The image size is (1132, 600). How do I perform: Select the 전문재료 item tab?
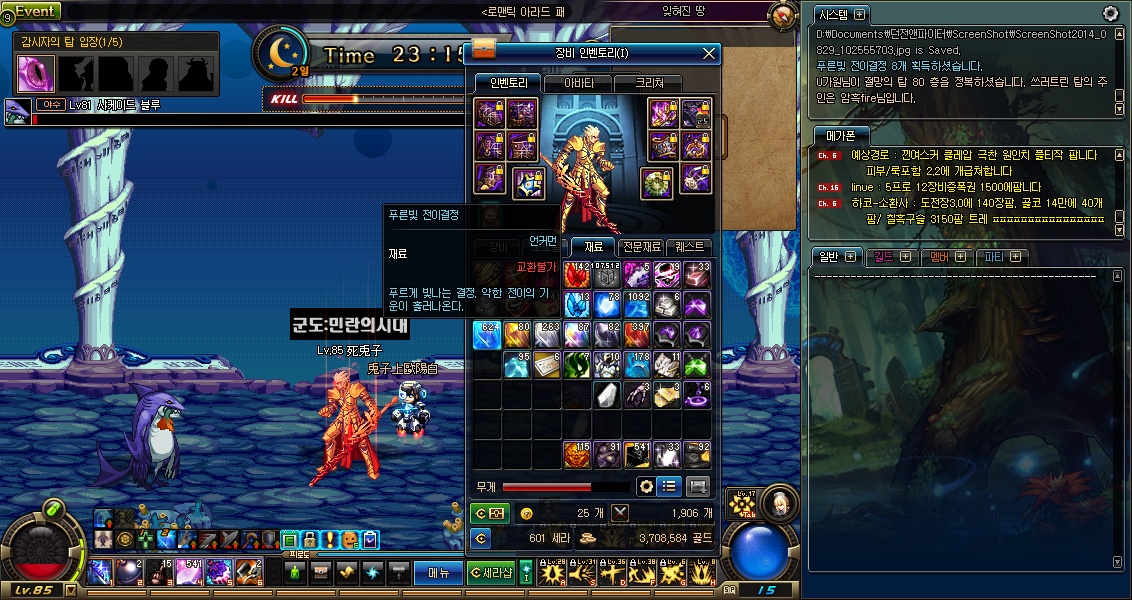(x=641, y=246)
